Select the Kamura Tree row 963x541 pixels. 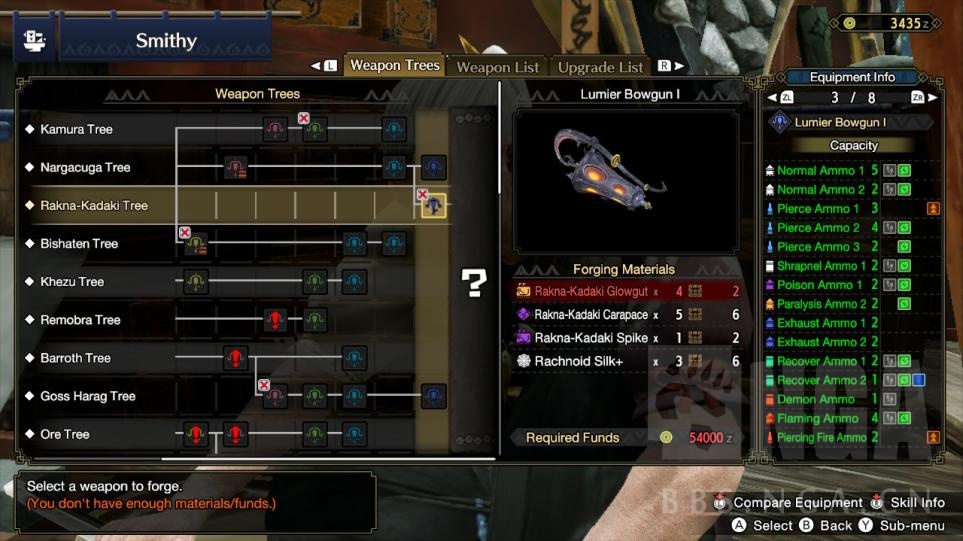point(76,129)
